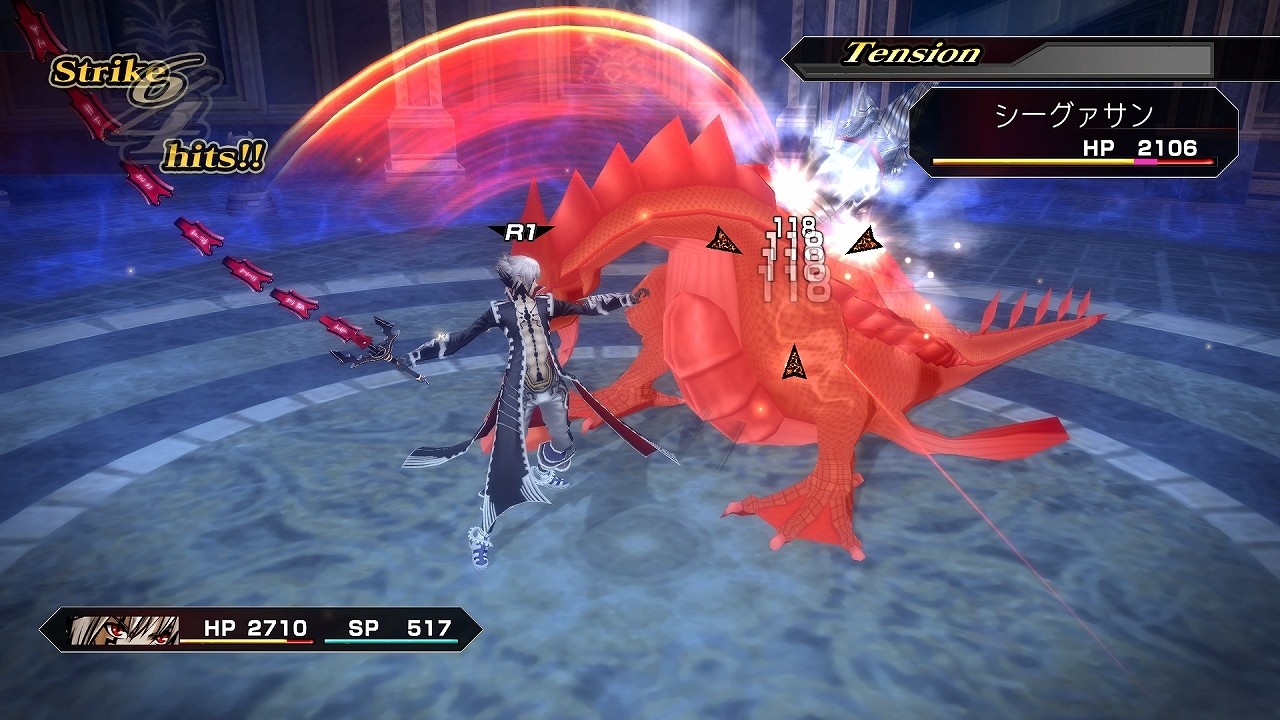This screenshot has height=720, width=1280.
Task: Click the targeting arrow on the dragon's belly
Action: click(795, 363)
